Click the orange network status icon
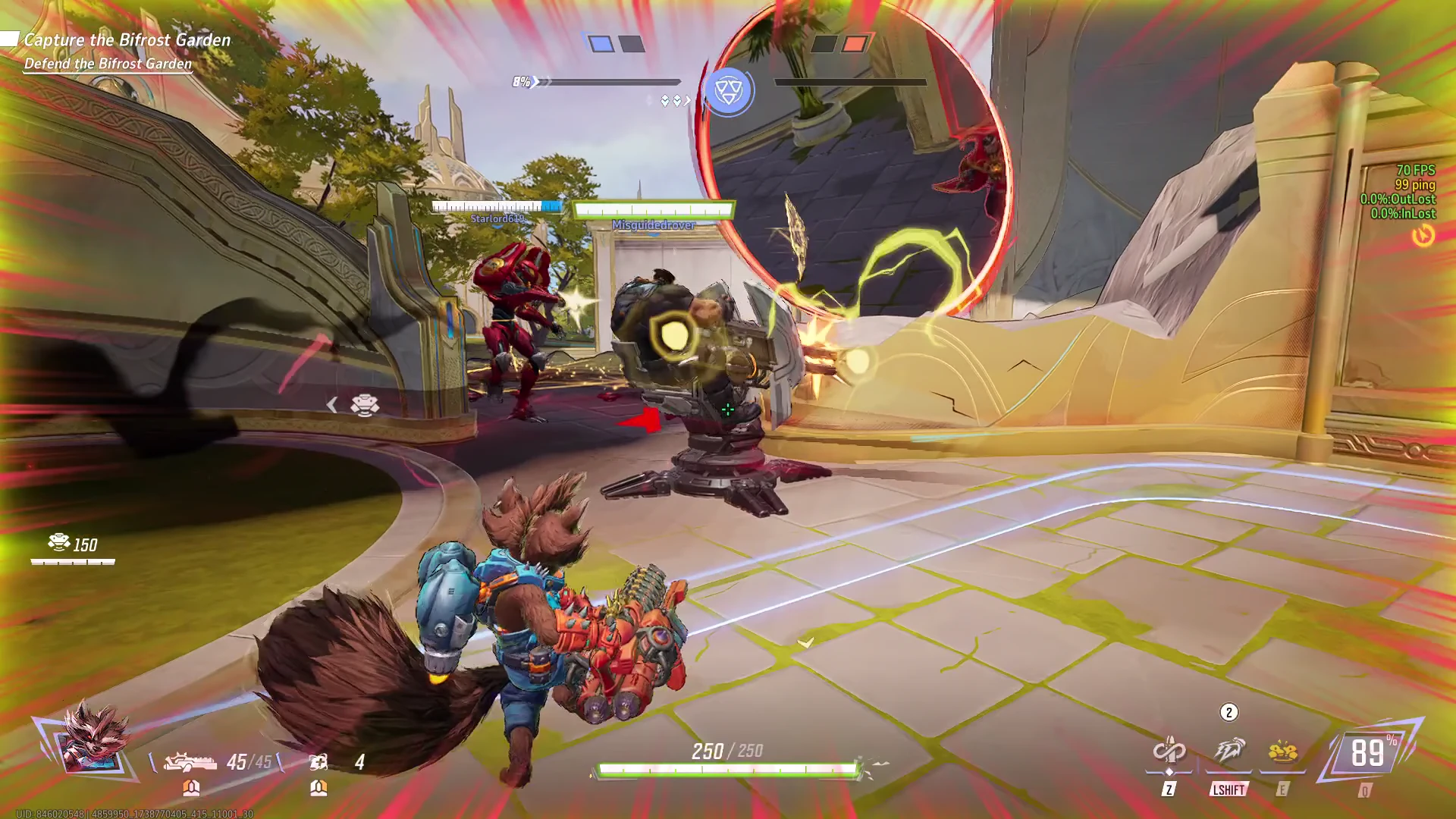Image resolution: width=1456 pixels, height=819 pixels. point(1423,237)
